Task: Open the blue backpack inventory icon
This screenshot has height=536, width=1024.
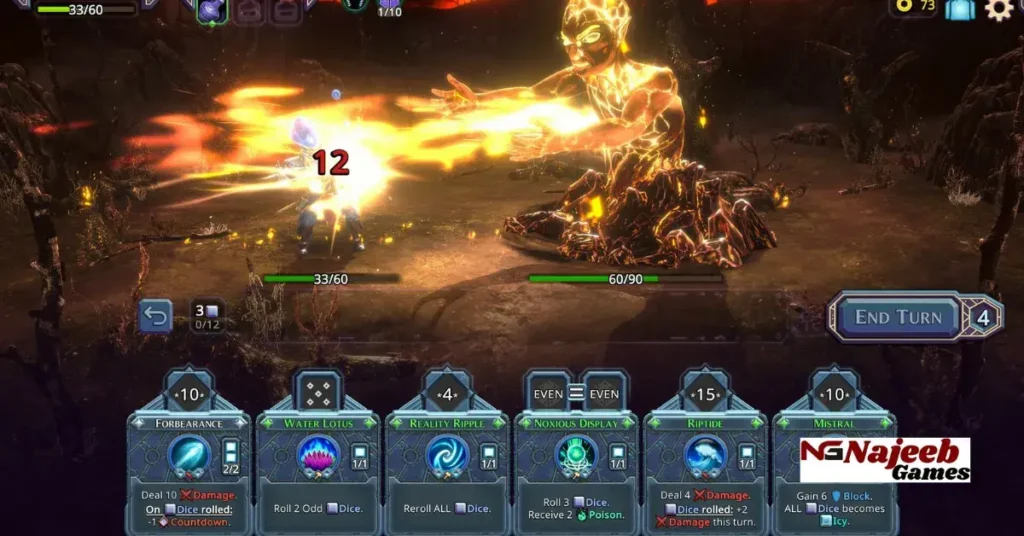Action: point(960,10)
